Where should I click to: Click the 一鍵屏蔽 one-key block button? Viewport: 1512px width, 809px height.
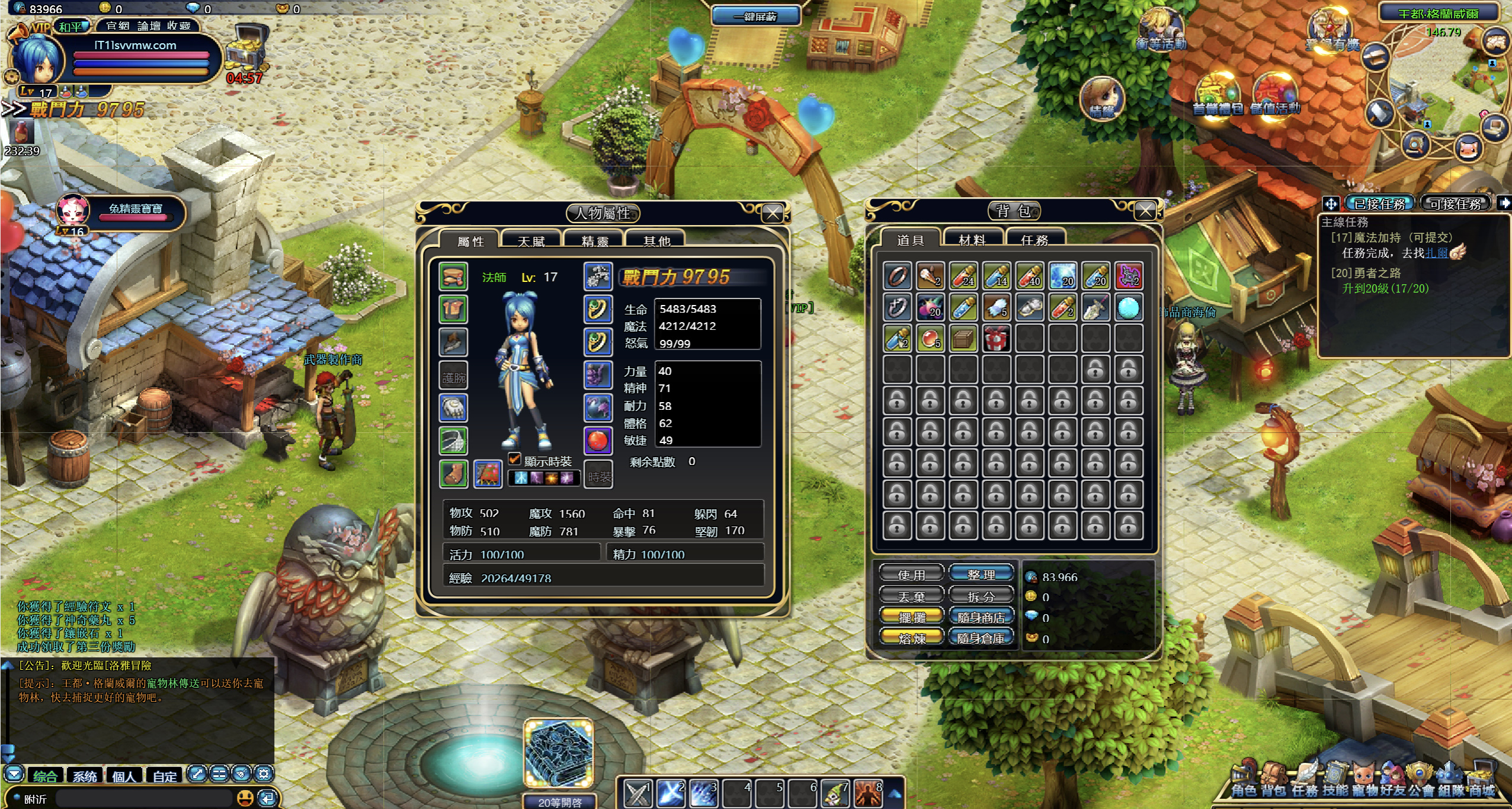(755, 17)
